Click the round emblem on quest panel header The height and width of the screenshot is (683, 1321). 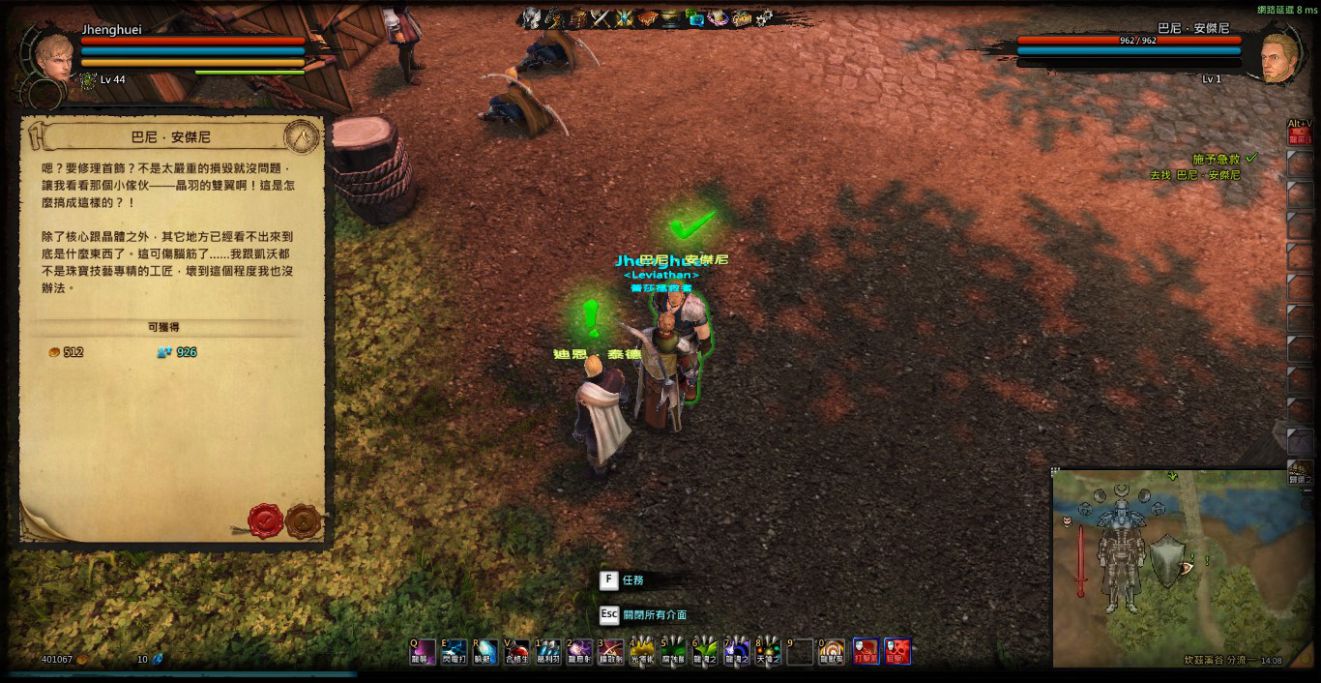pyautogui.click(x=301, y=136)
